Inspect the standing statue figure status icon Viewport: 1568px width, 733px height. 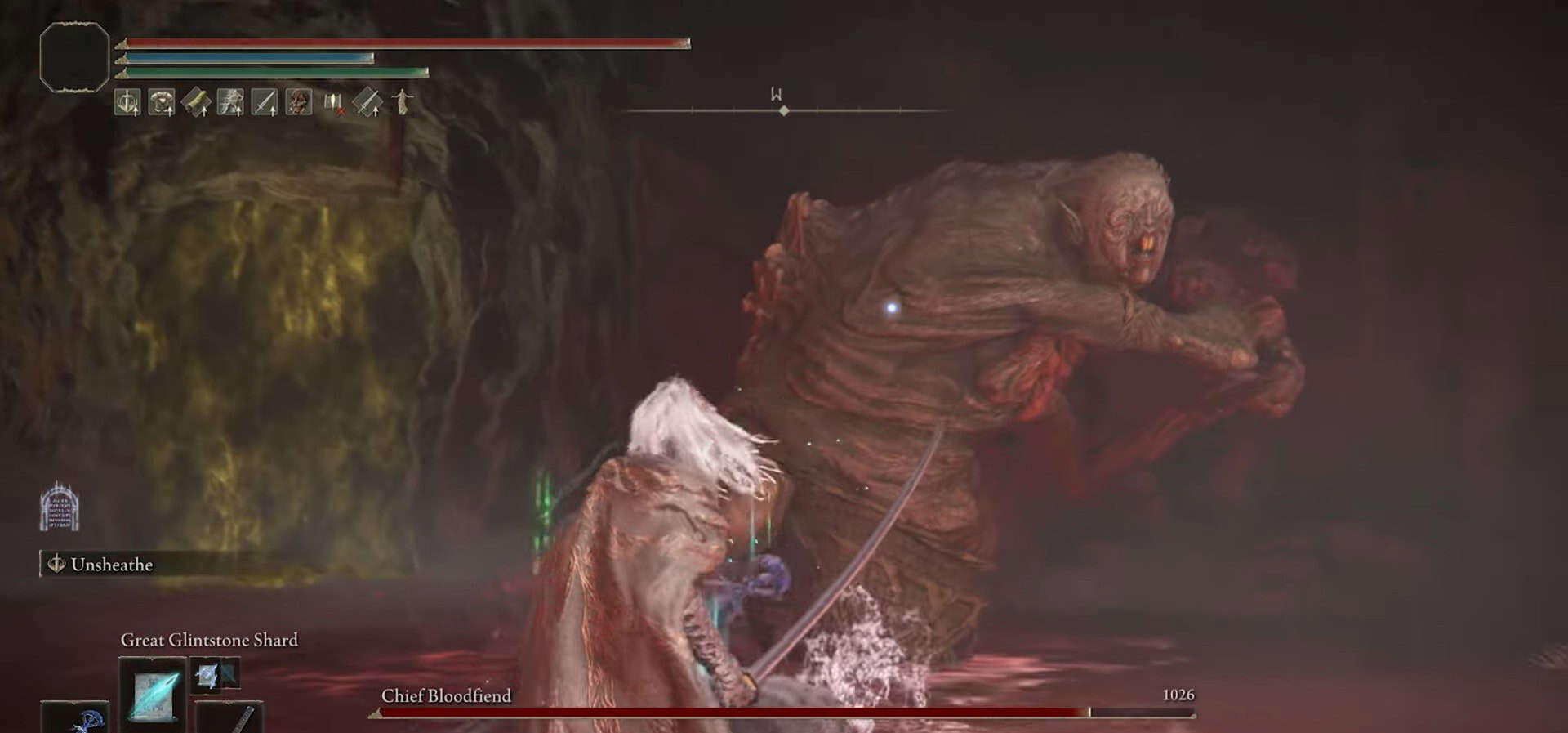pos(403,102)
